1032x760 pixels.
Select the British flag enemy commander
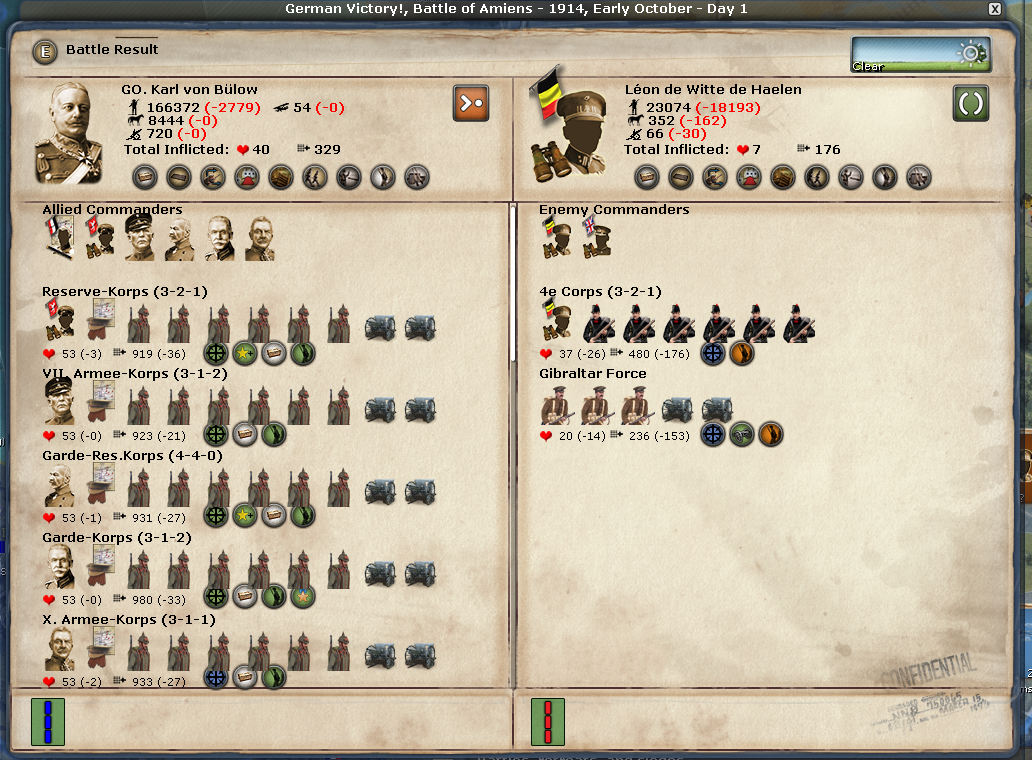coord(597,240)
